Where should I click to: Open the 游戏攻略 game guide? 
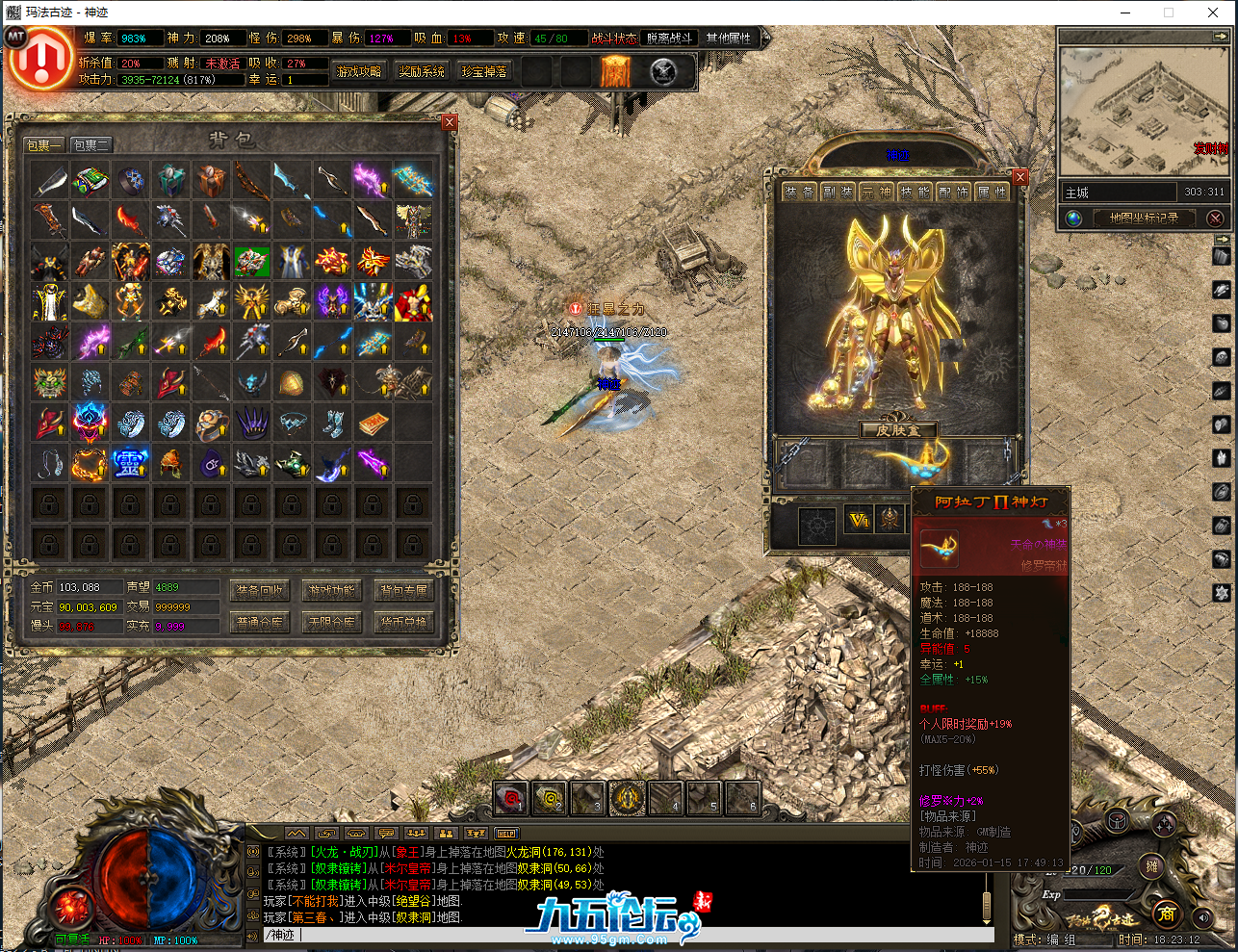click(359, 72)
